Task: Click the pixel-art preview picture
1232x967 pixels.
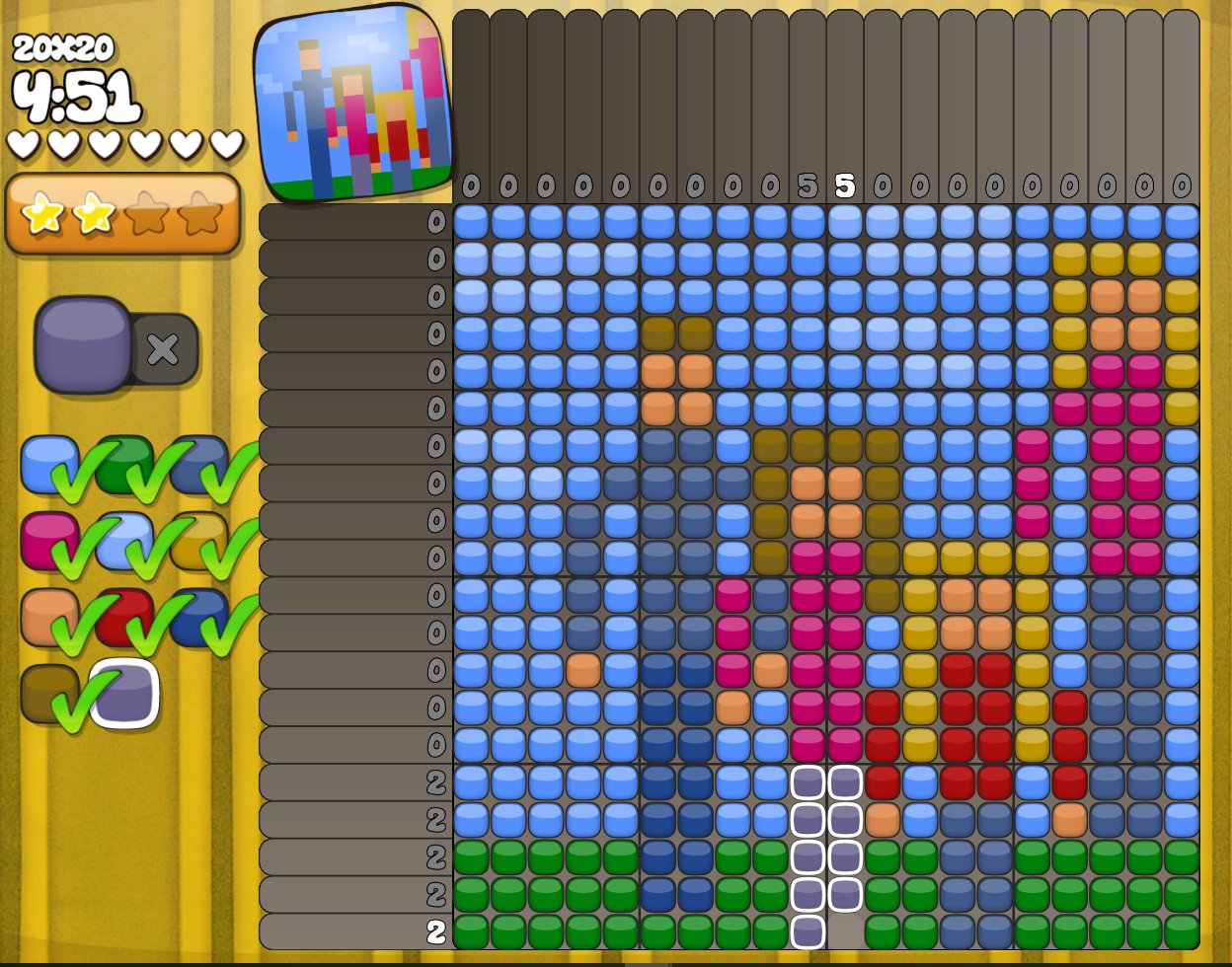Action: click(352, 103)
